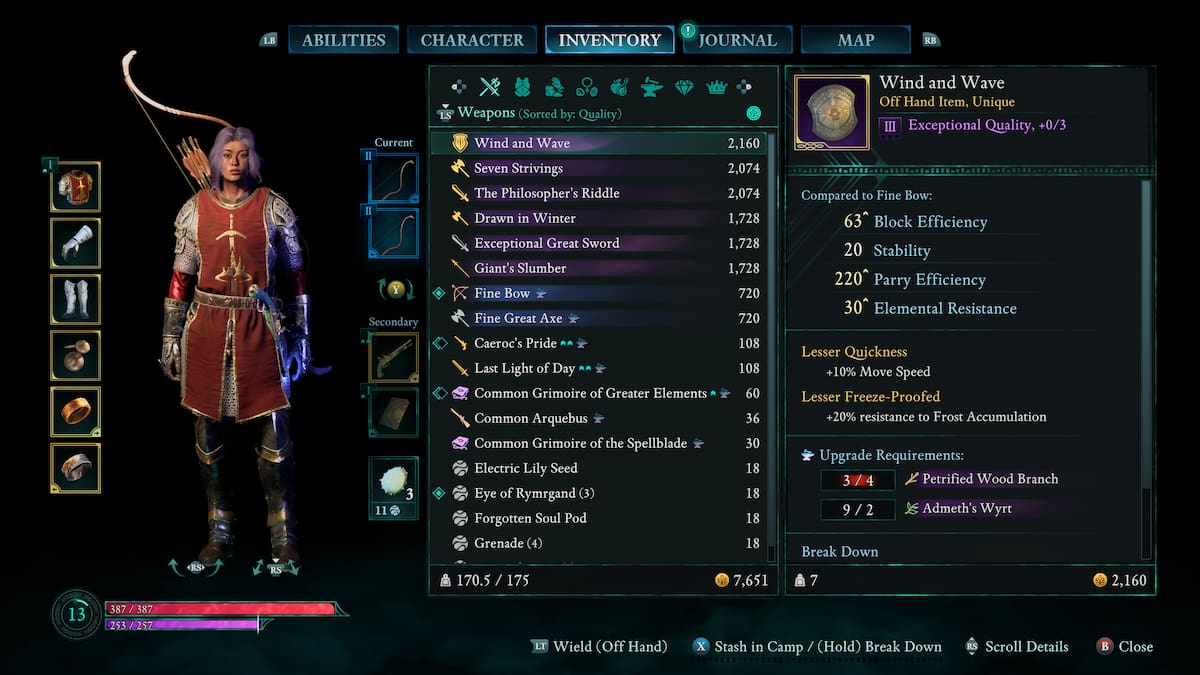Click the gauntlets equipment slot

76,243
